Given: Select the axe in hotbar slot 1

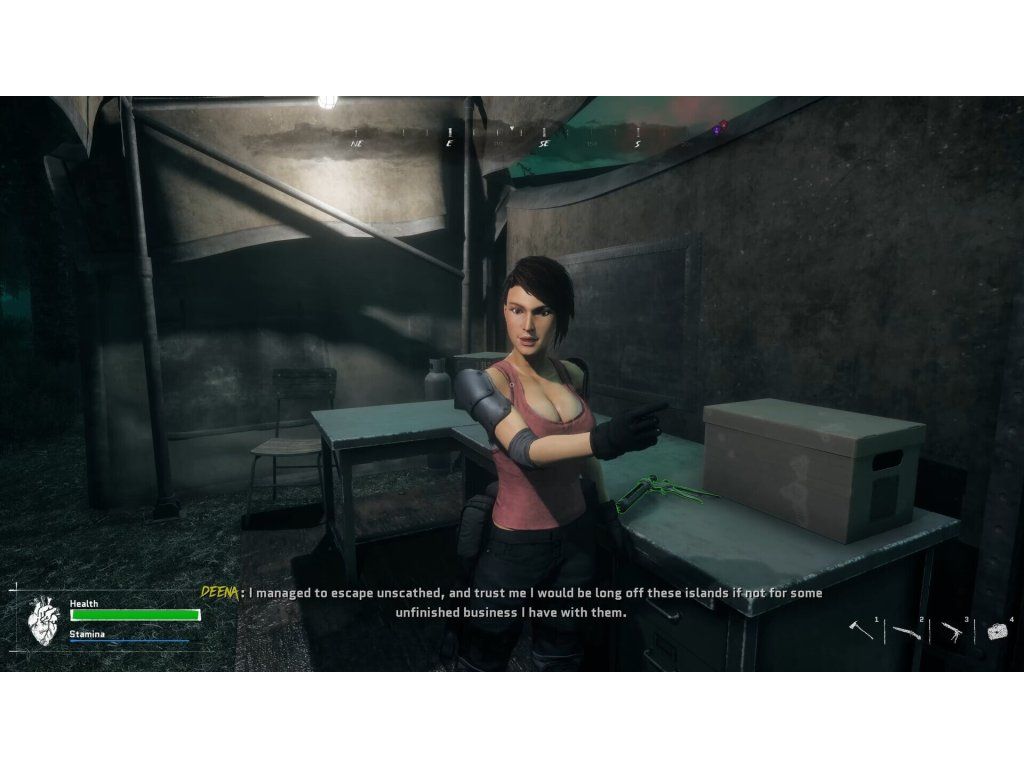Looking at the screenshot, I should [860, 630].
